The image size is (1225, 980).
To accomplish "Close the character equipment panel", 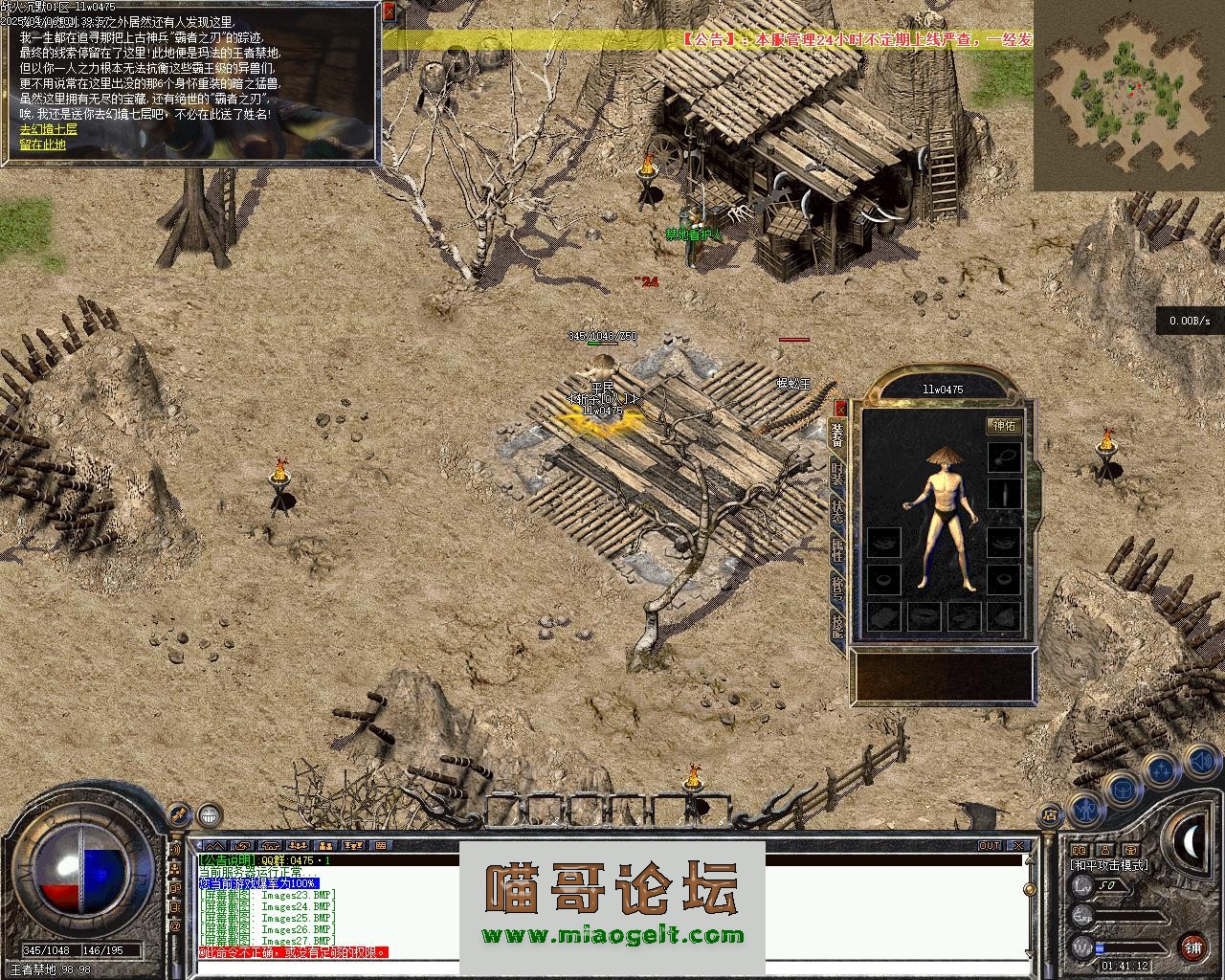I will point(840,407).
